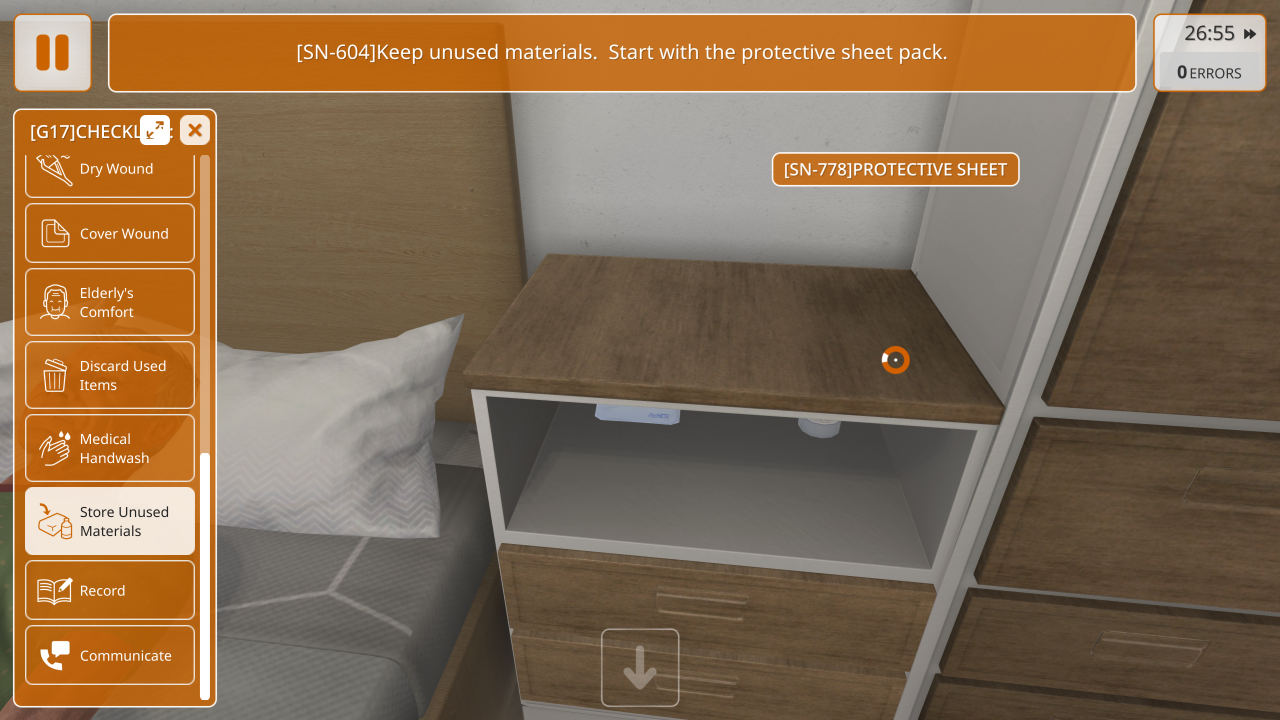The height and width of the screenshot is (720, 1280).
Task: Pause the simulation
Action: 52,53
